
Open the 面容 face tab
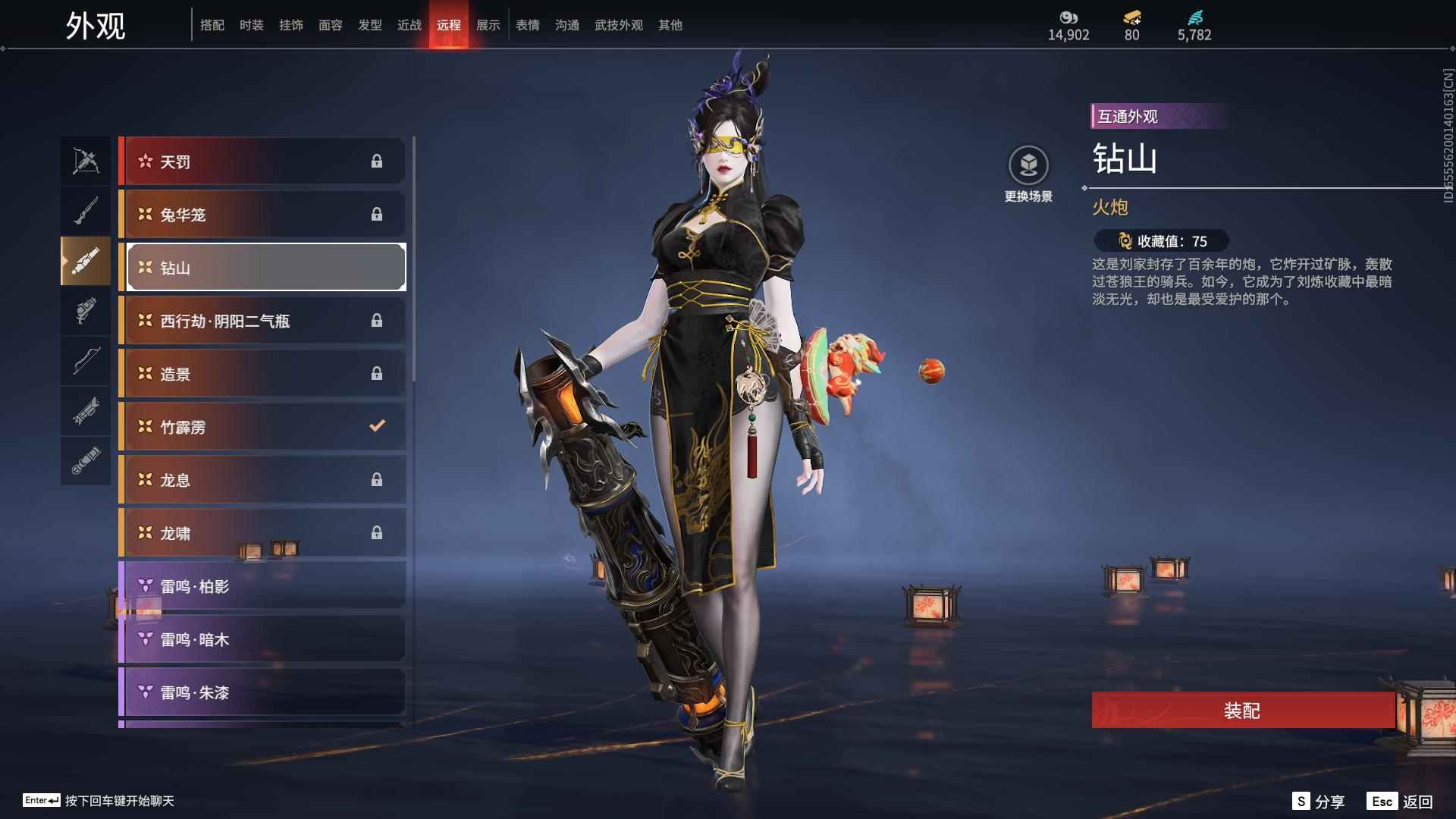pyautogui.click(x=331, y=25)
